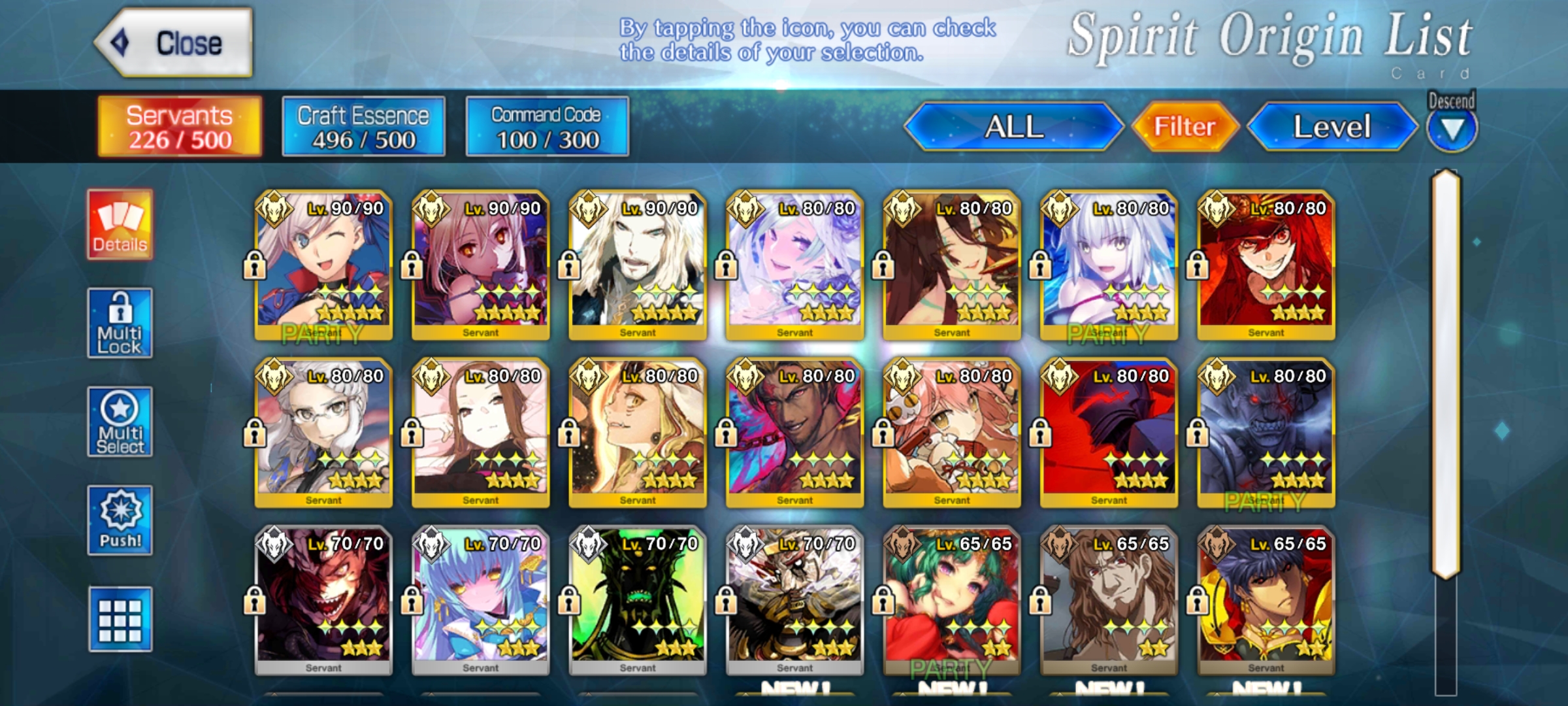This screenshot has height=706, width=1568.
Task: Activate the Details view button
Action: click(x=120, y=225)
